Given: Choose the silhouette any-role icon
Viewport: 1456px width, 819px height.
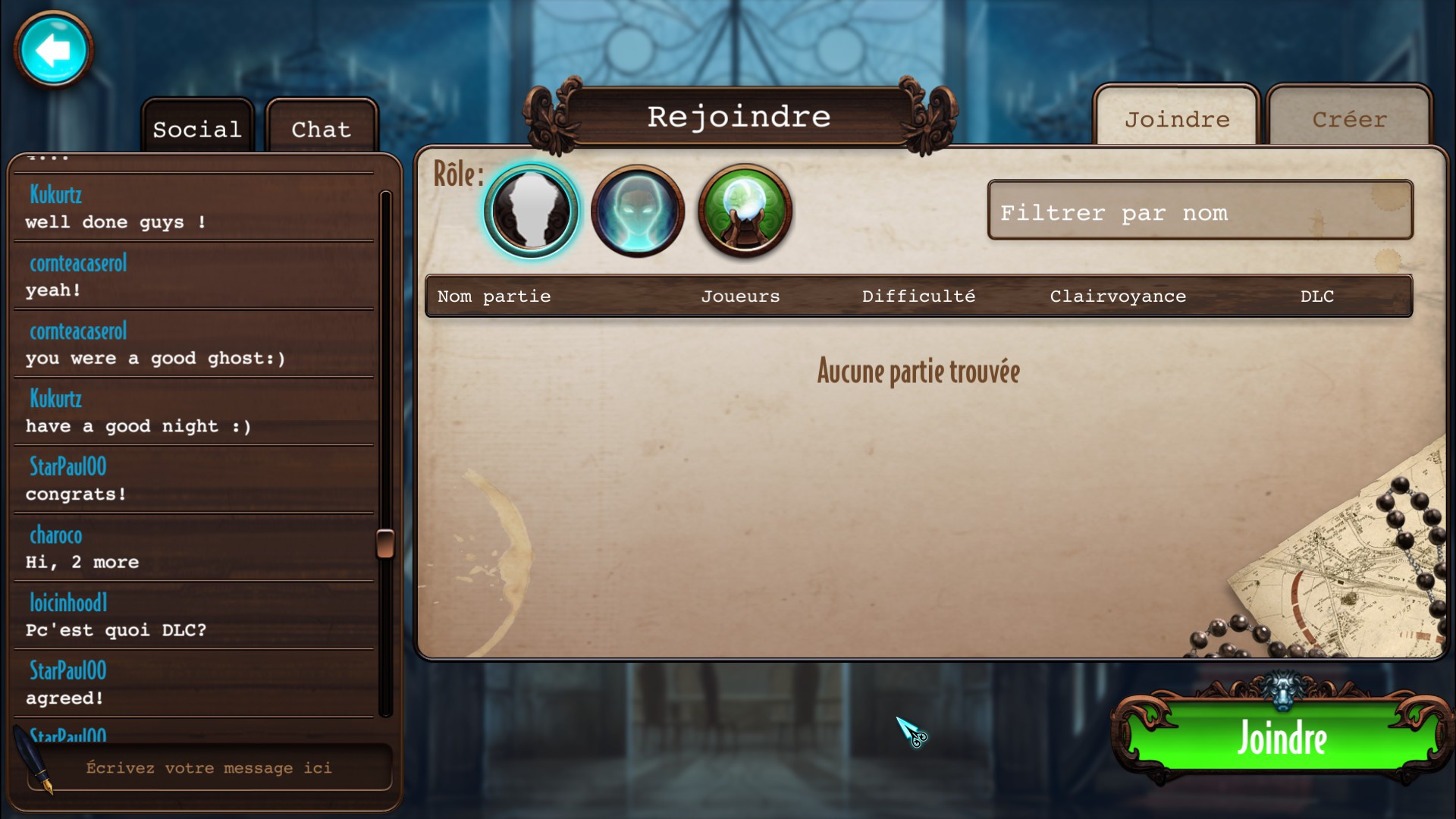Looking at the screenshot, I should pos(532,211).
